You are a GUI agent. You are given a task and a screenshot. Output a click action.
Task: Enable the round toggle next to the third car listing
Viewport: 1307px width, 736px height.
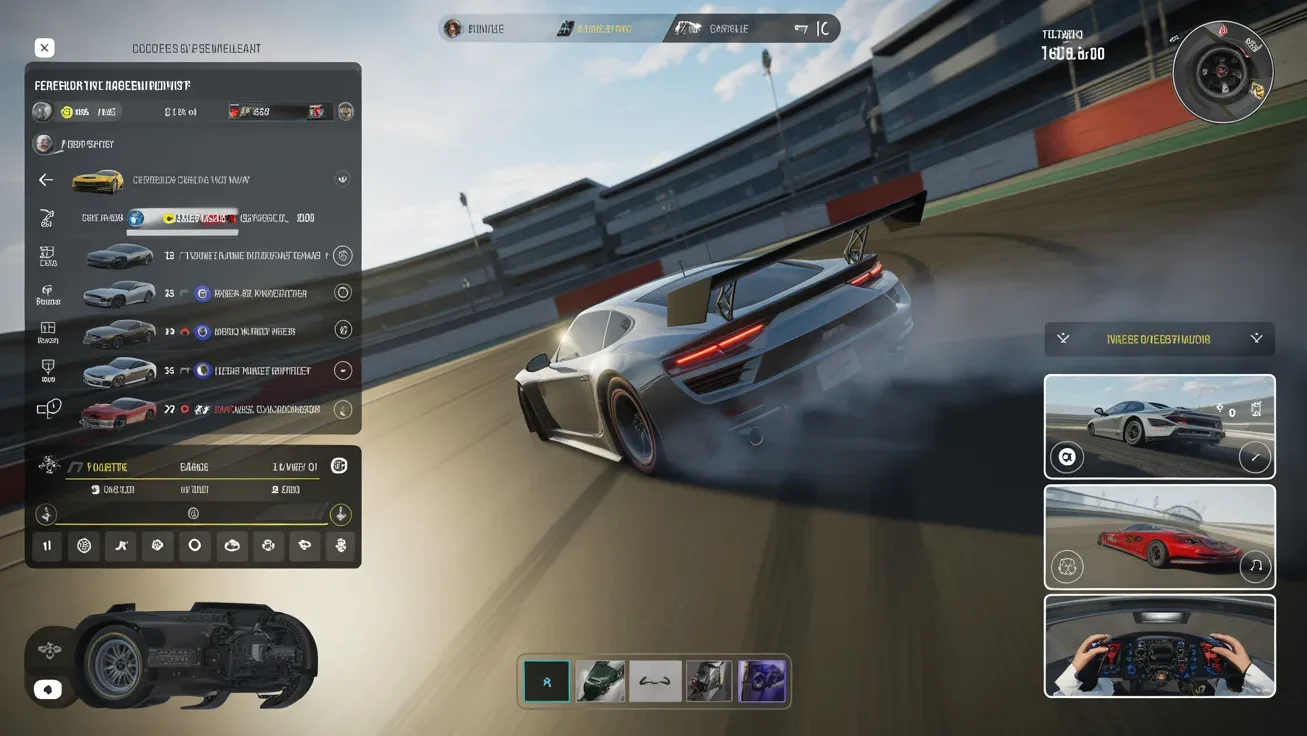coord(342,330)
